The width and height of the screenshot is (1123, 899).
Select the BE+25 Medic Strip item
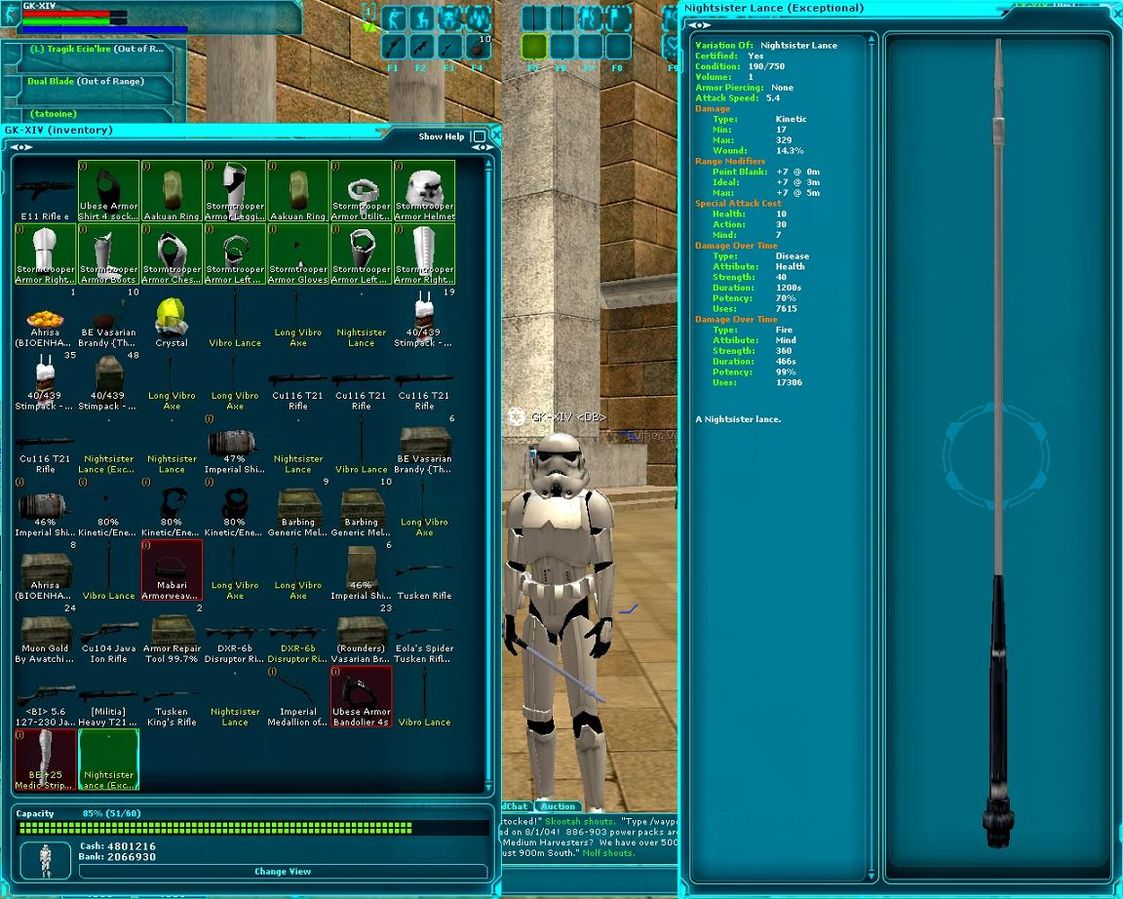pyautogui.click(x=45, y=760)
